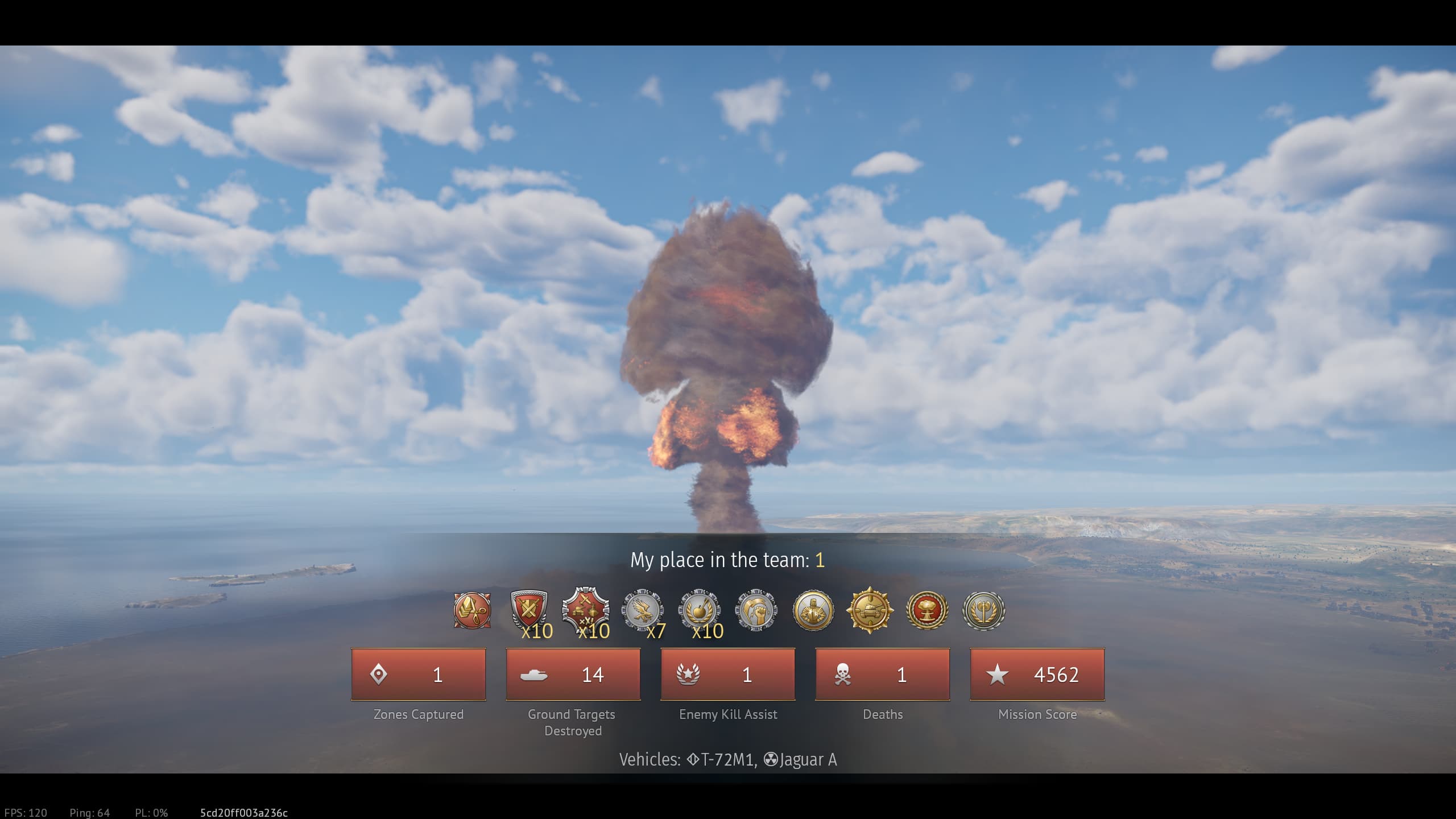Select the Deaths skull tile
This screenshot has width=1456, height=819.
(x=883, y=675)
